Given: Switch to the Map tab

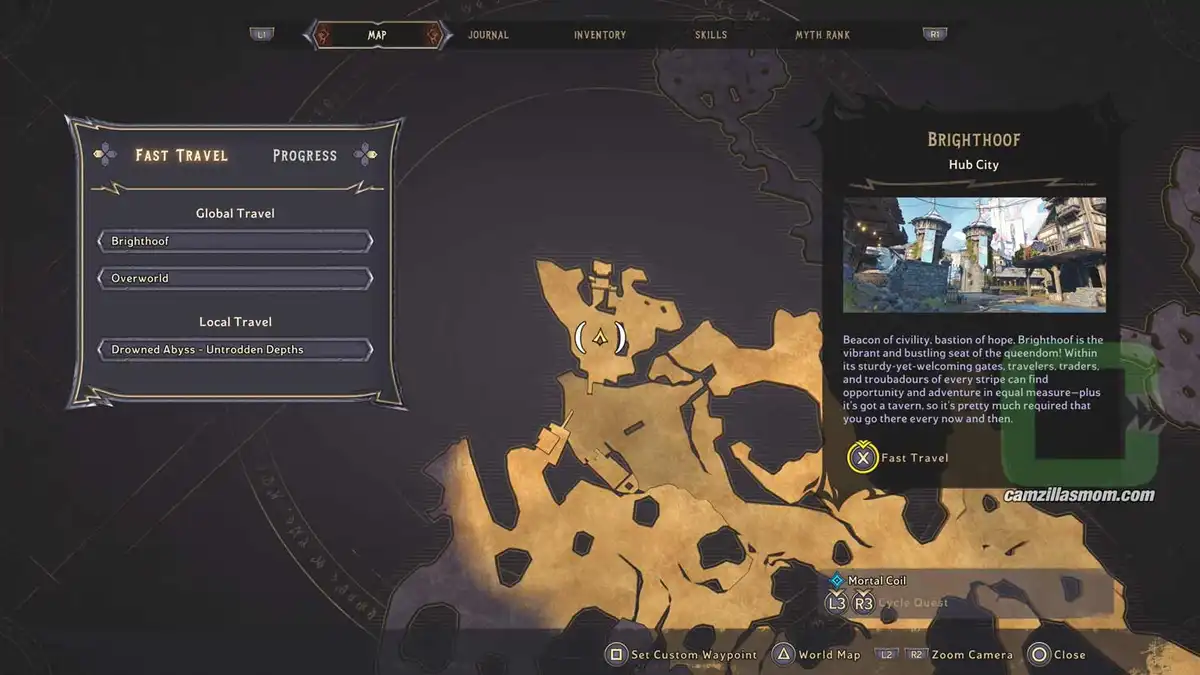Looking at the screenshot, I should click(377, 35).
